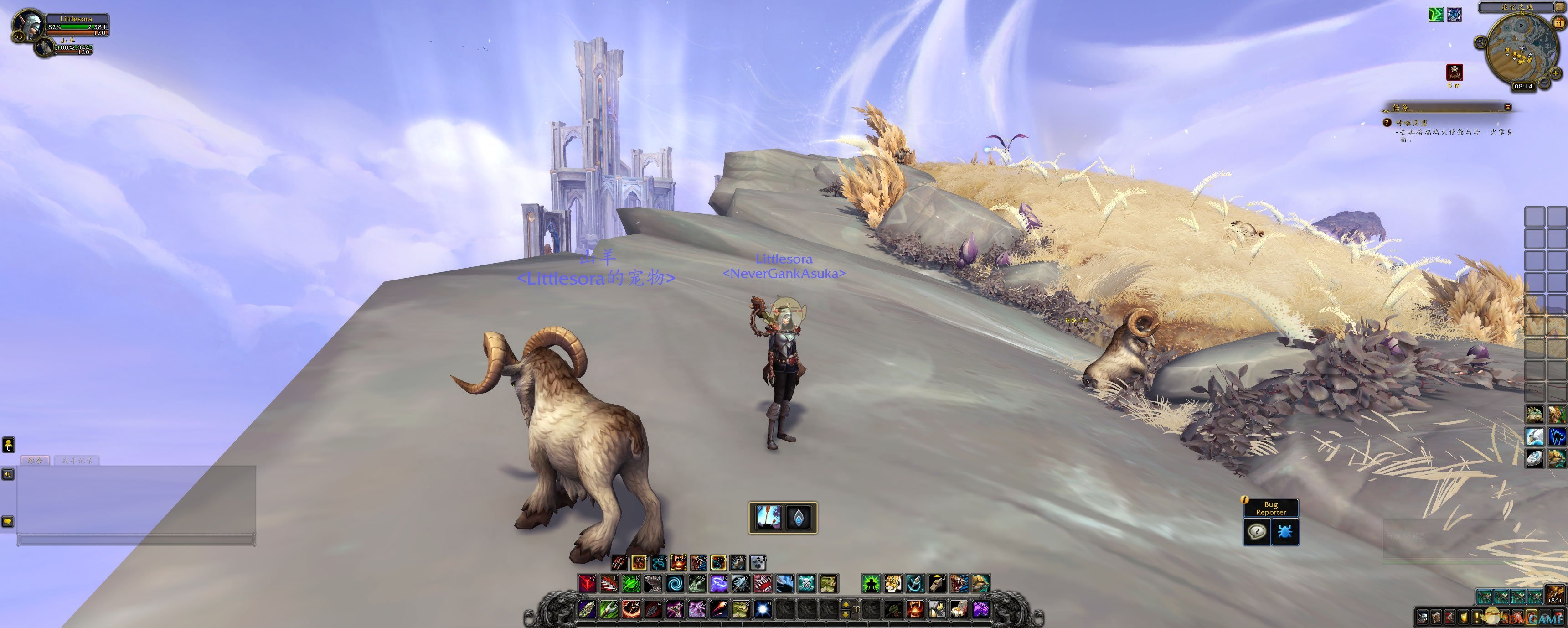Activate the skull and crossbones ability
The width and height of the screenshot is (1568, 628).
806,584
